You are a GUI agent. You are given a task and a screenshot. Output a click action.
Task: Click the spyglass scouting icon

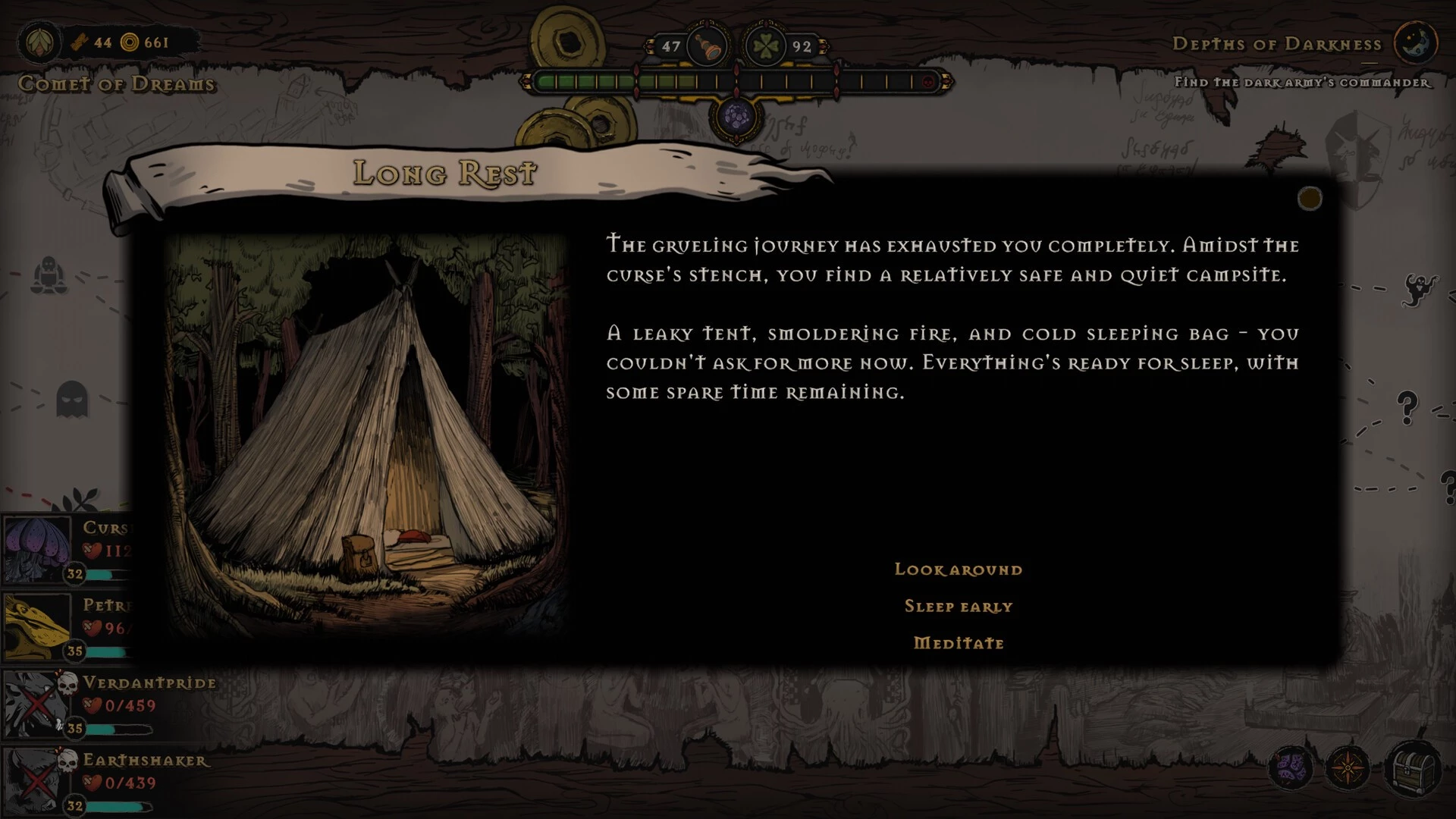(x=707, y=46)
